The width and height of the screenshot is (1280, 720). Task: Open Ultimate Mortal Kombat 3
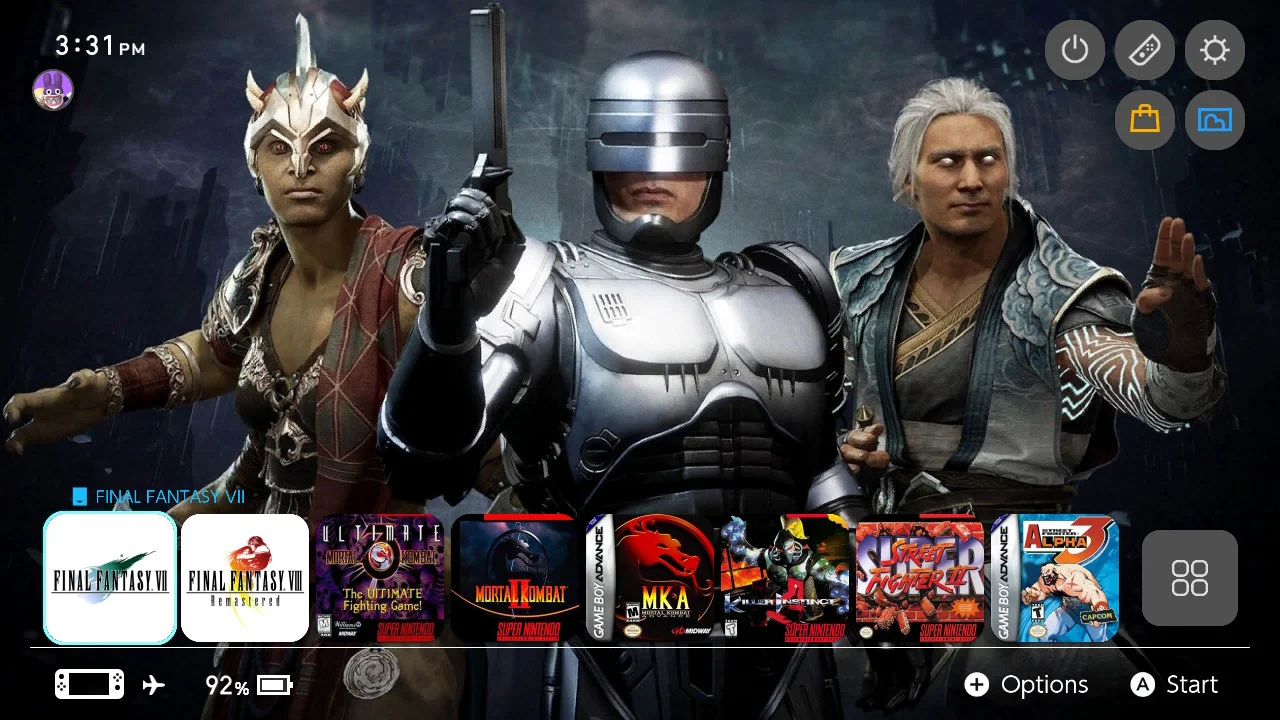pos(380,578)
